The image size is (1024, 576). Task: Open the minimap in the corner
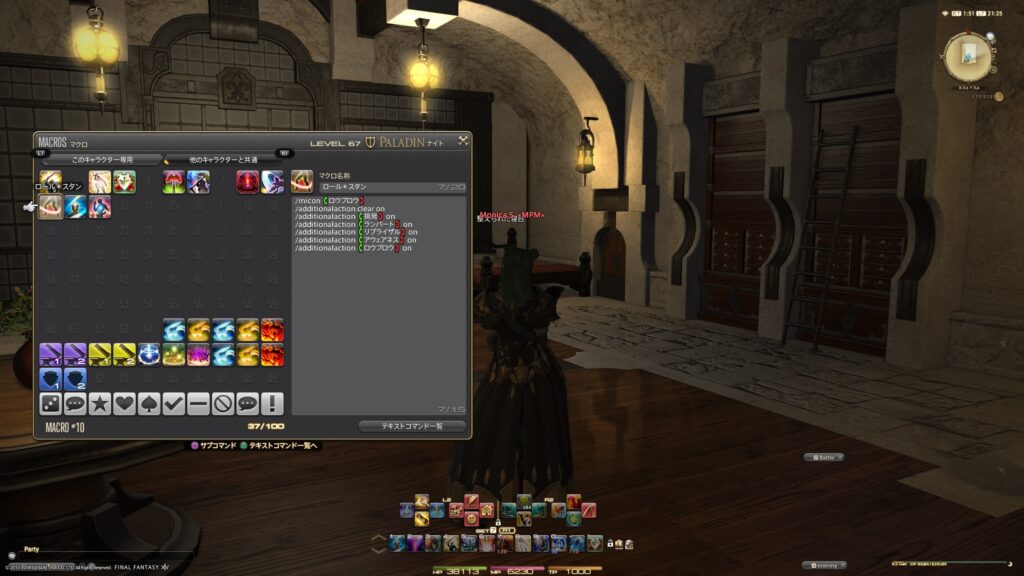tap(967, 57)
